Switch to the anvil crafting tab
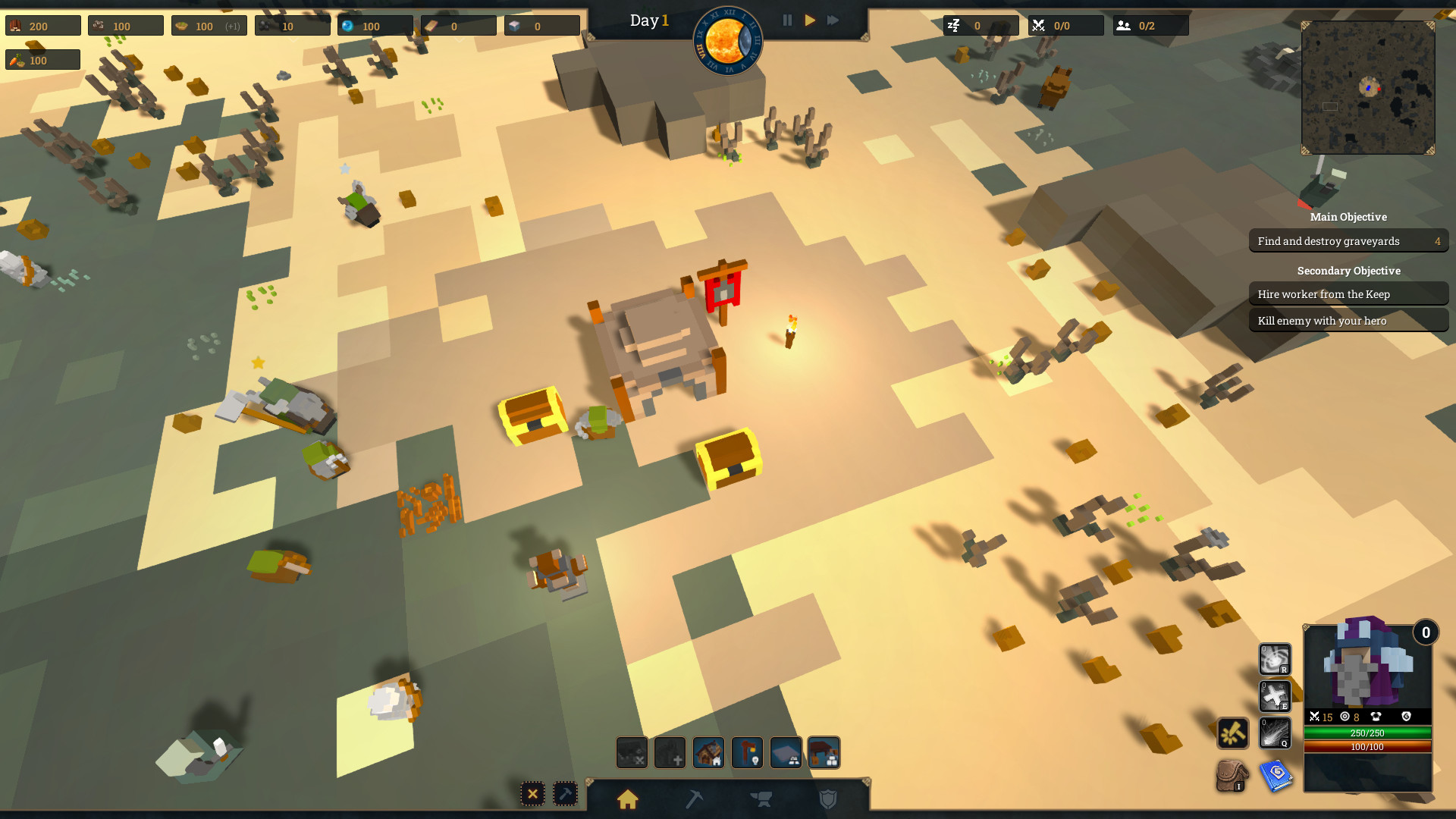Screen dimensions: 1456x819 [761, 800]
